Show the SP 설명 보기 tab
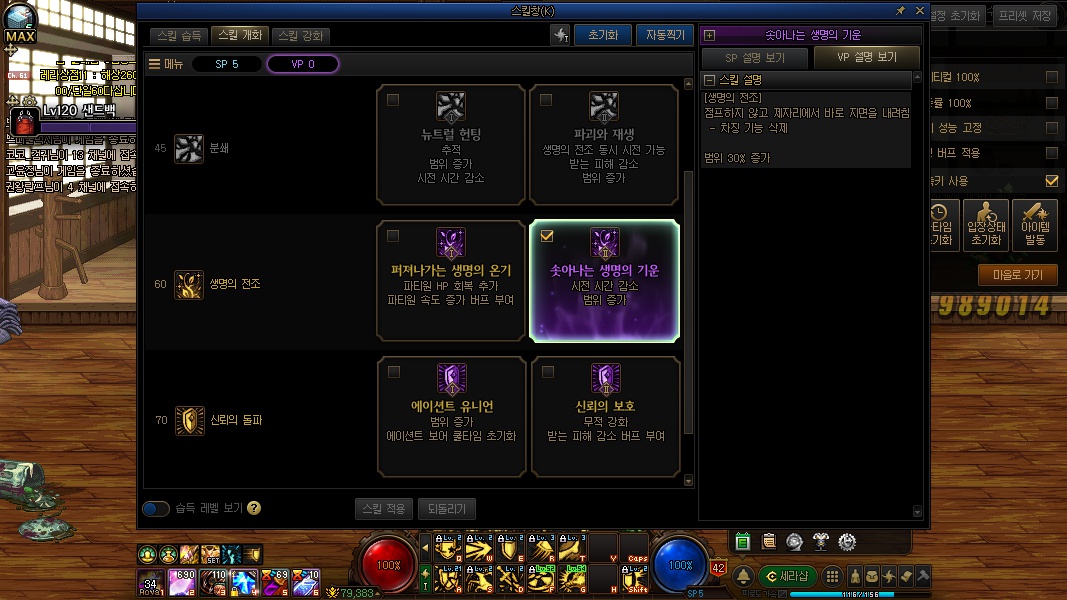 755,57
